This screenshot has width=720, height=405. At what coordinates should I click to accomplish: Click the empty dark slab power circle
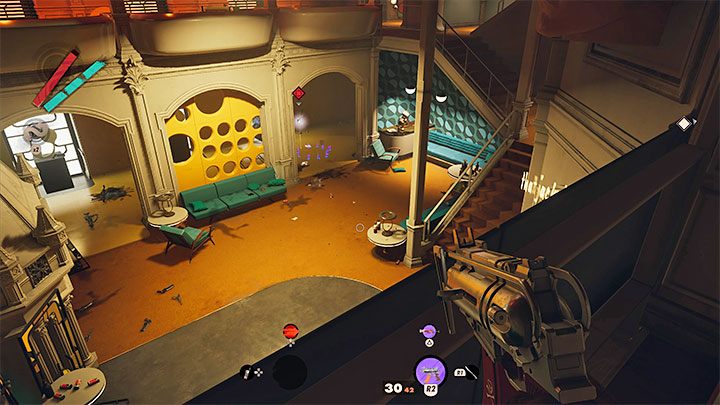click(x=290, y=372)
